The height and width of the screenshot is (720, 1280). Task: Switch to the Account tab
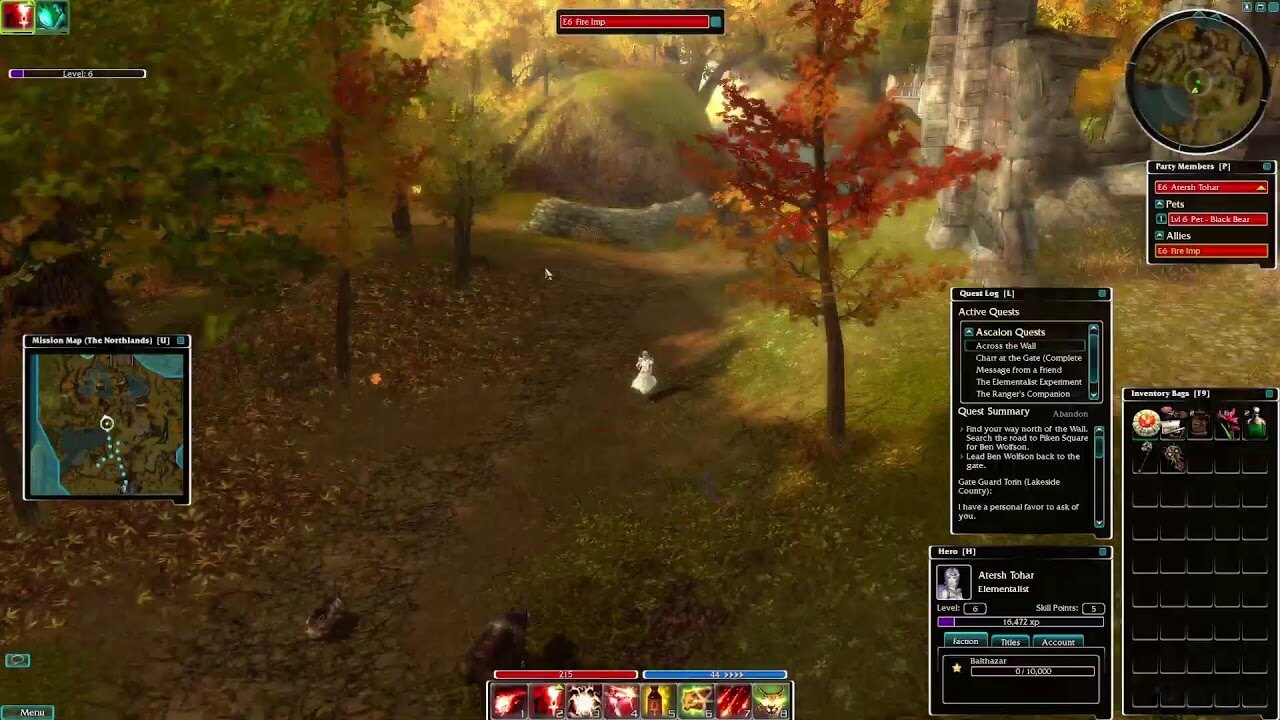[x=1059, y=642]
